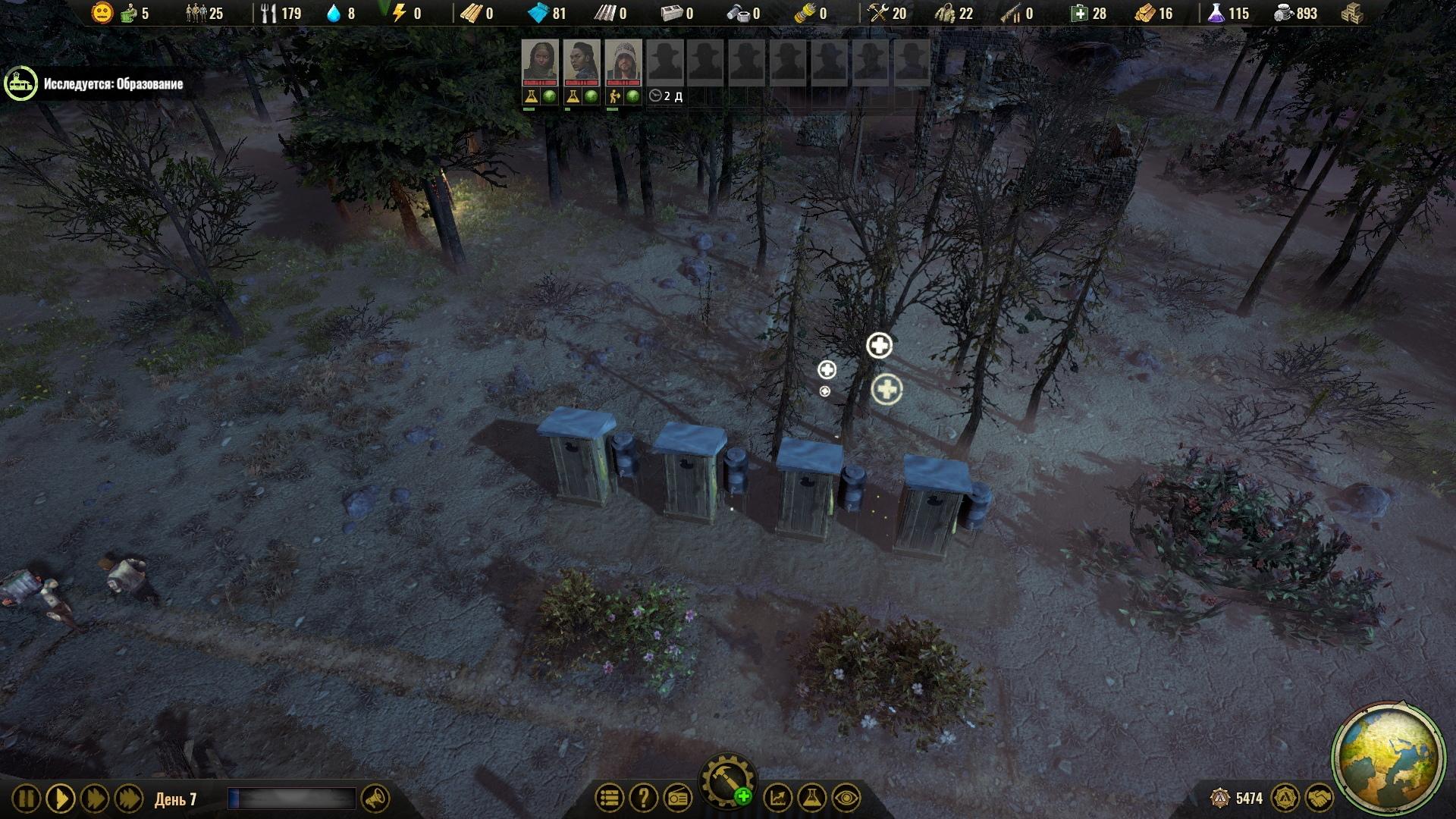Switch to triple fast-forward speed
Image resolution: width=1456 pixels, height=819 pixels.
pyautogui.click(x=129, y=799)
